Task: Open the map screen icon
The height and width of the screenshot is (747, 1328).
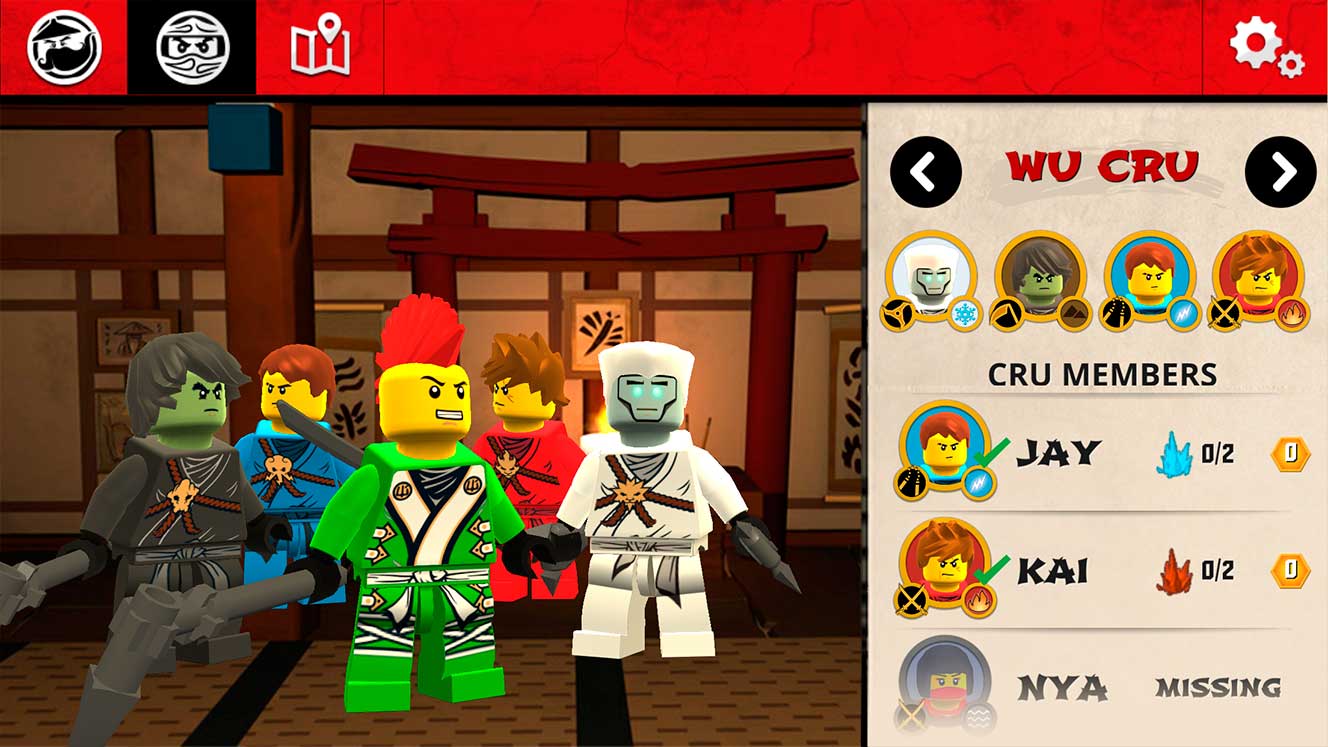Action: 320,45
